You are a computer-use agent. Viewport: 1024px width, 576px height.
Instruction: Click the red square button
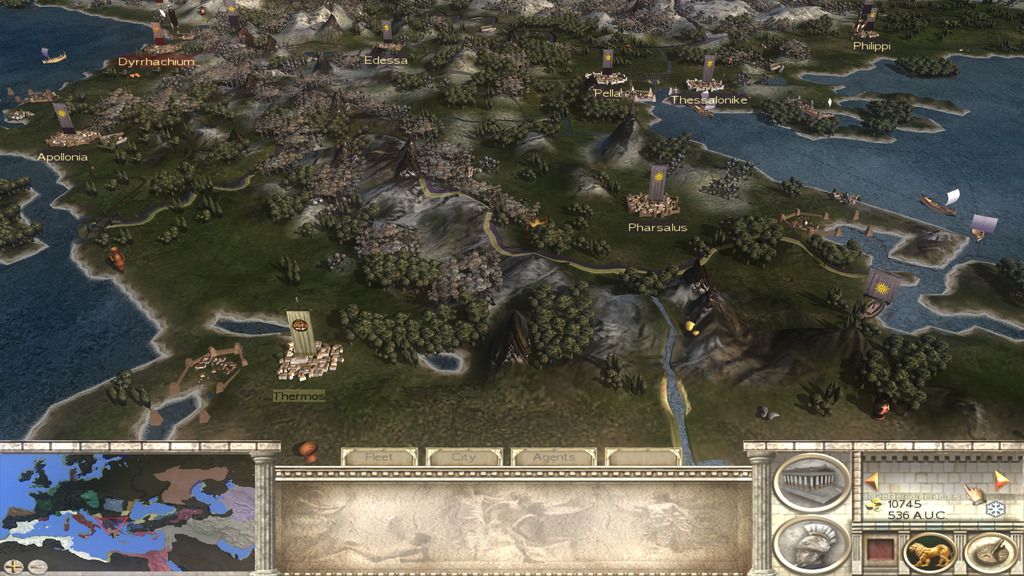tap(879, 550)
